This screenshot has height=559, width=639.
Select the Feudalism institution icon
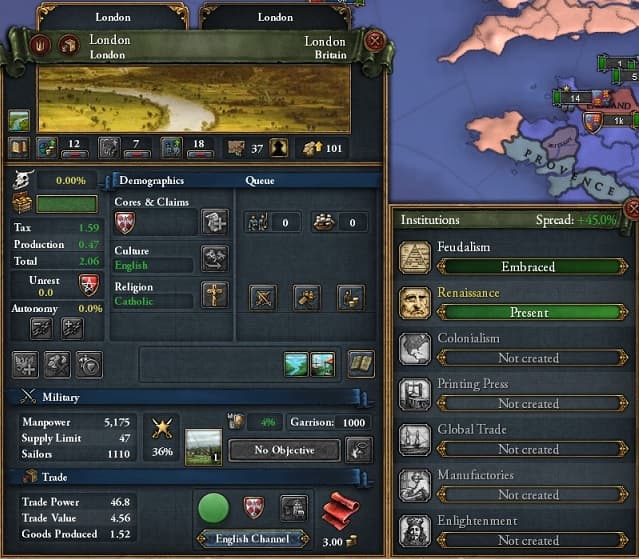pyautogui.click(x=415, y=258)
